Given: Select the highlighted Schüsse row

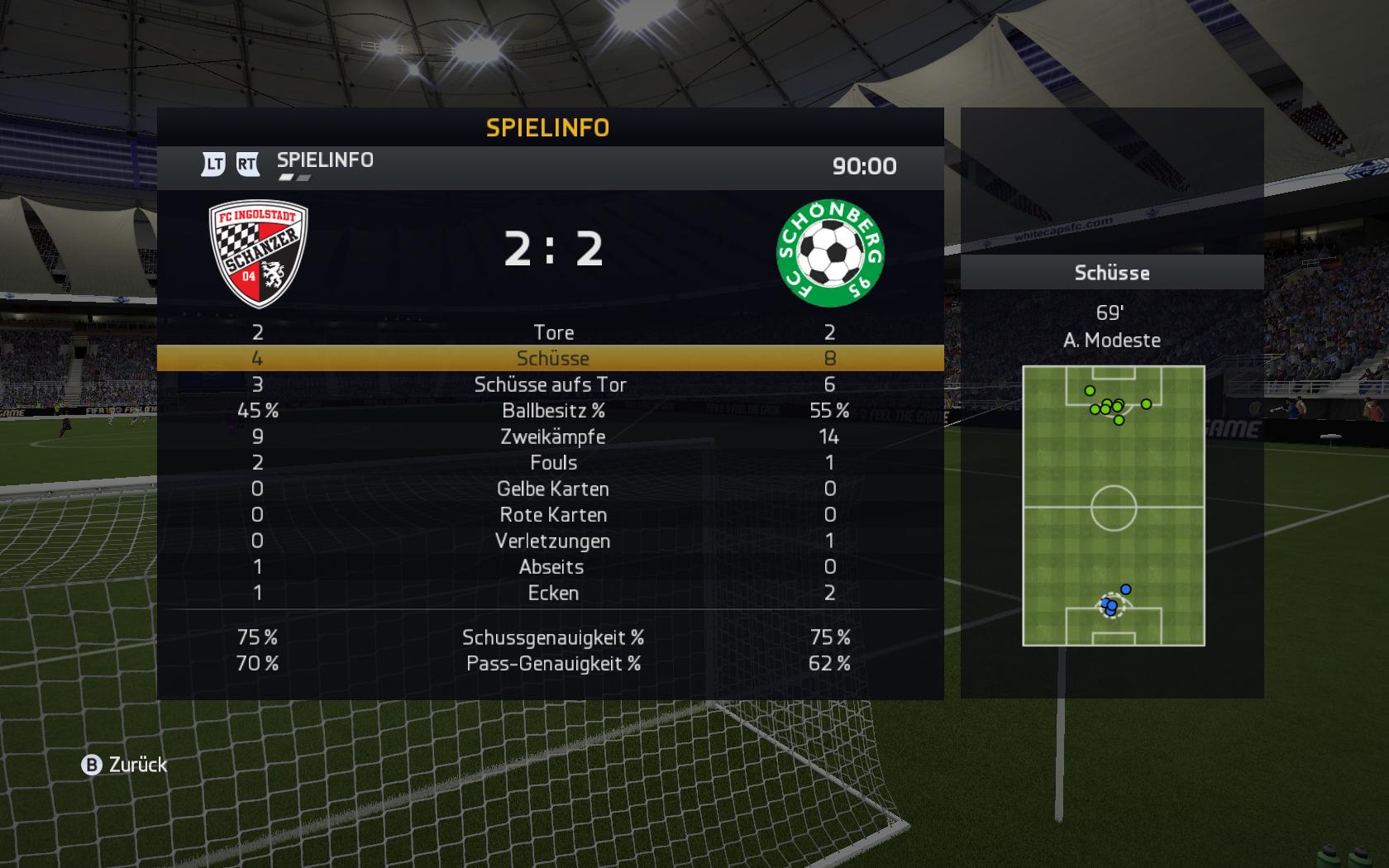Looking at the screenshot, I should (x=552, y=358).
